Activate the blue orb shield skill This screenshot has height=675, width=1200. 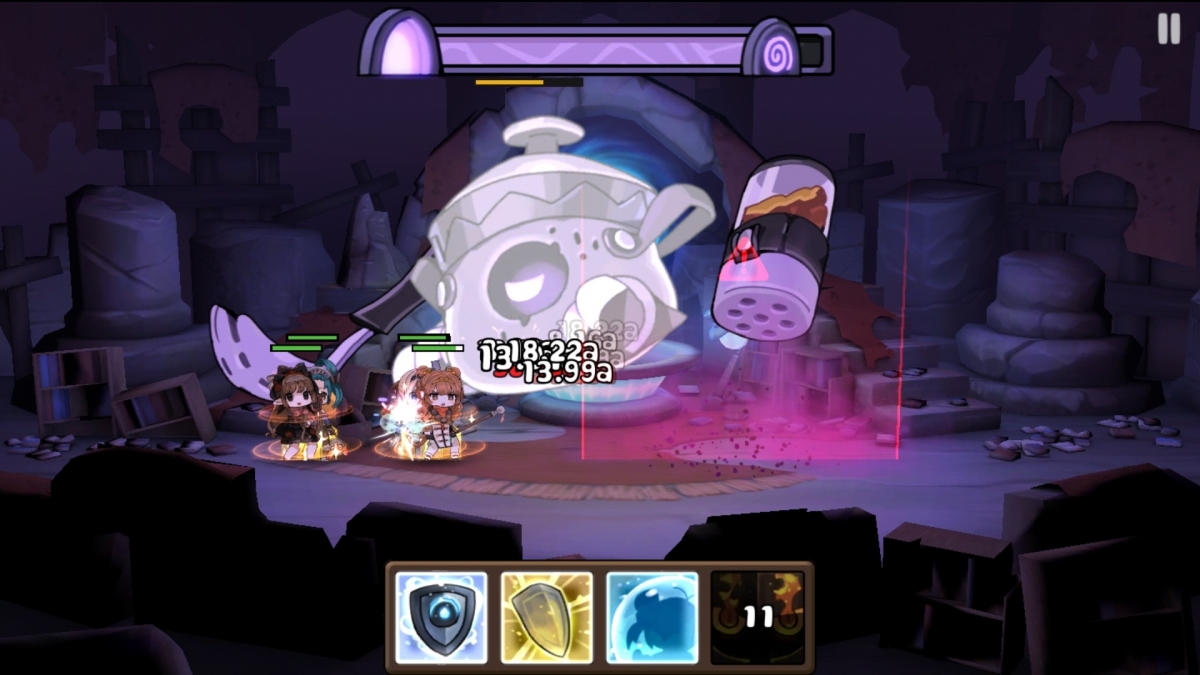(x=441, y=617)
